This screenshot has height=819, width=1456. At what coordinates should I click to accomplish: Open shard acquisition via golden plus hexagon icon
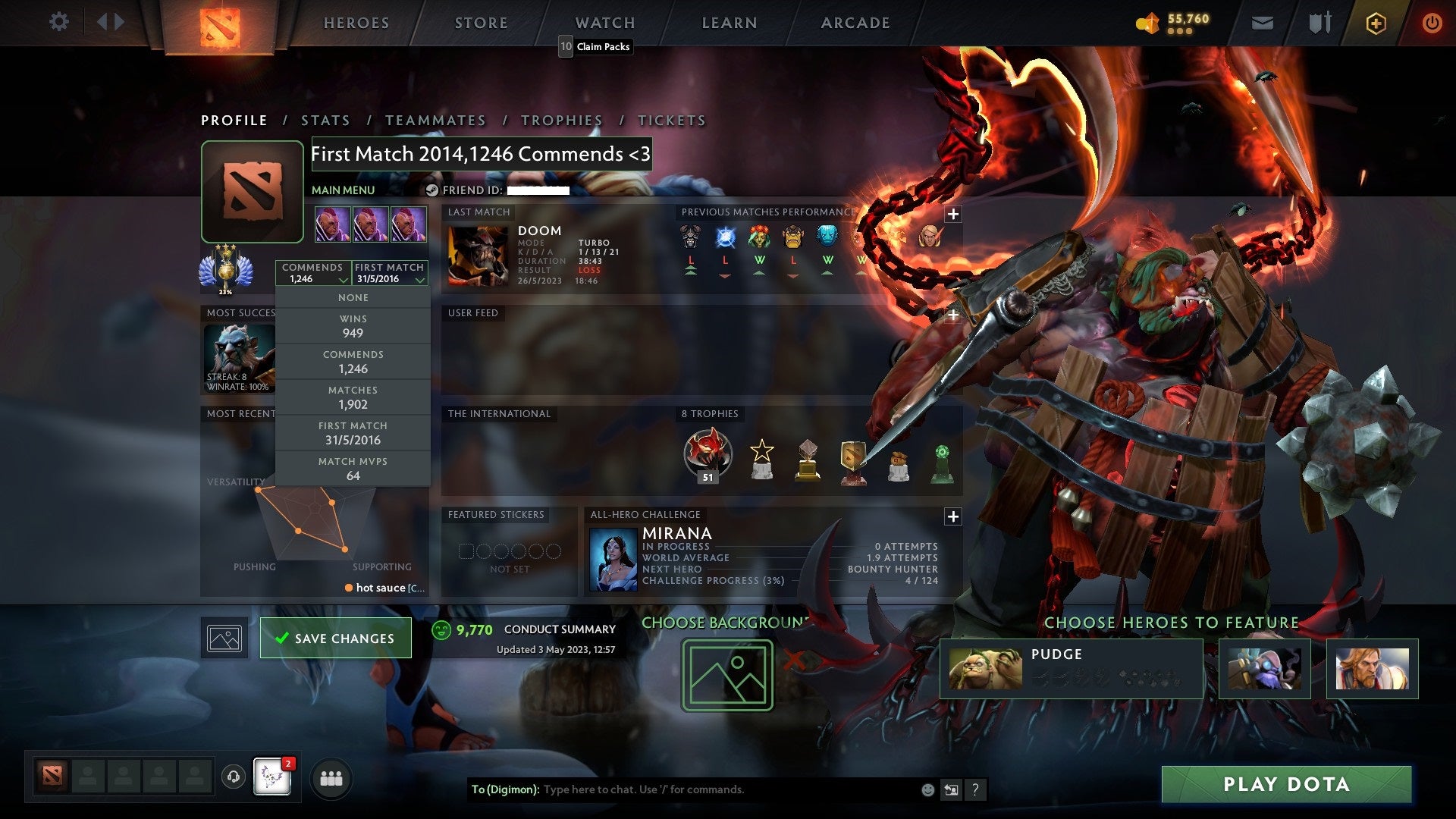[1375, 23]
